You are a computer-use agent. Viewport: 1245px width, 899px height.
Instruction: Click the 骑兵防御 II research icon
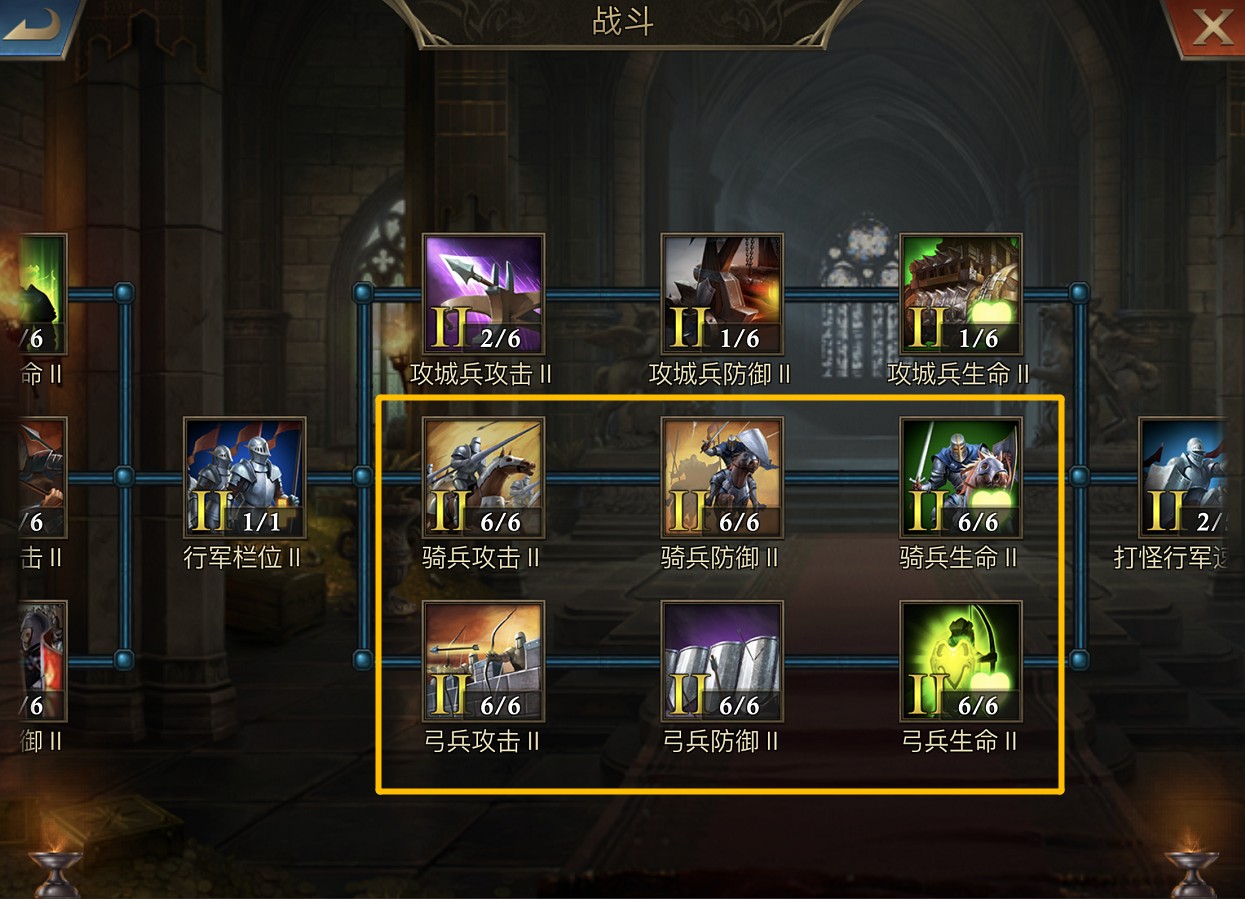click(x=722, y=477)
